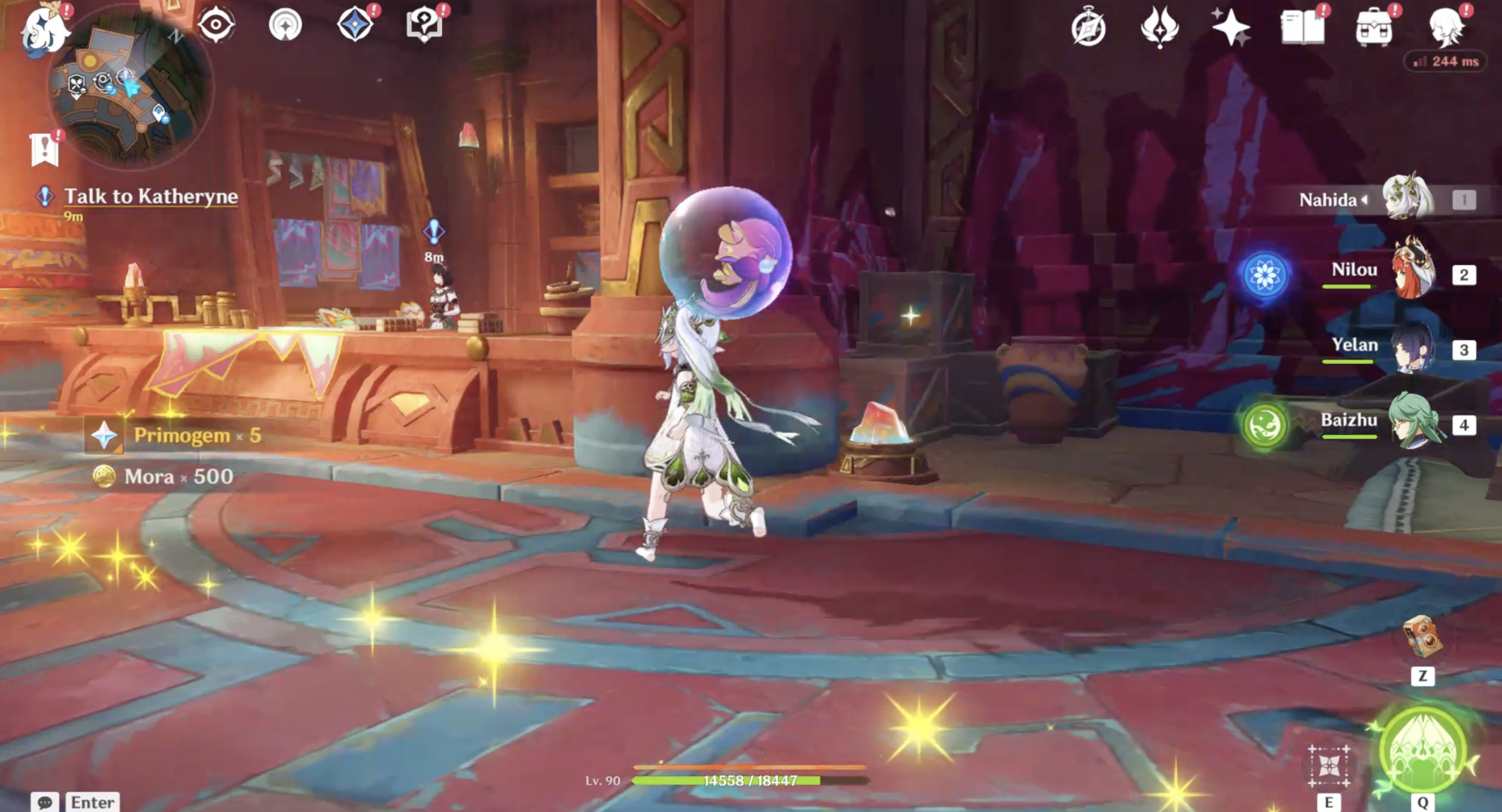Screen dimensions: 1502x812
Task: Open the Inventory backpack
Action: tap(1374, 29)
